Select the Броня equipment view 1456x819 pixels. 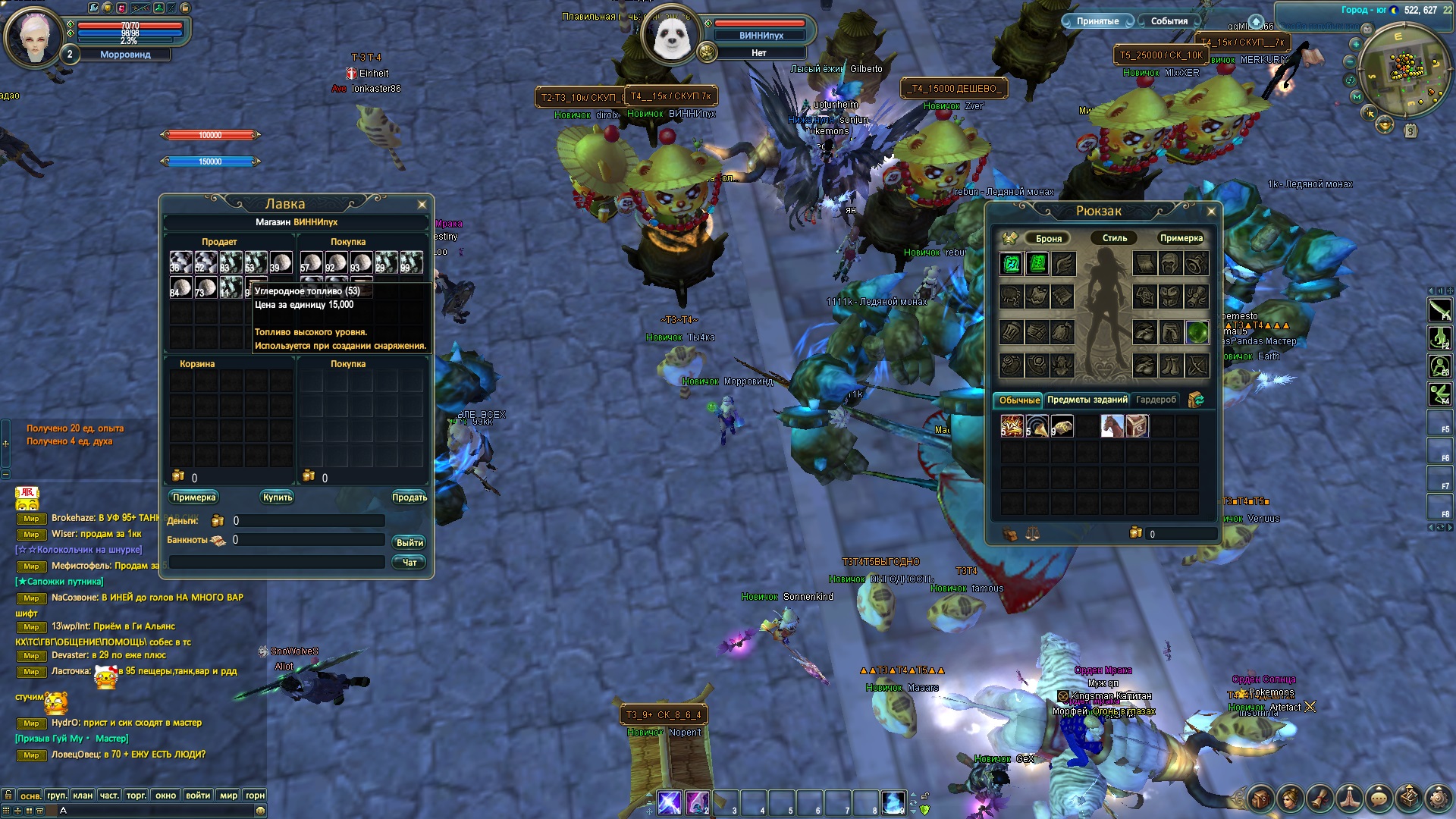pyautogui.click(x=1049, y=238)
